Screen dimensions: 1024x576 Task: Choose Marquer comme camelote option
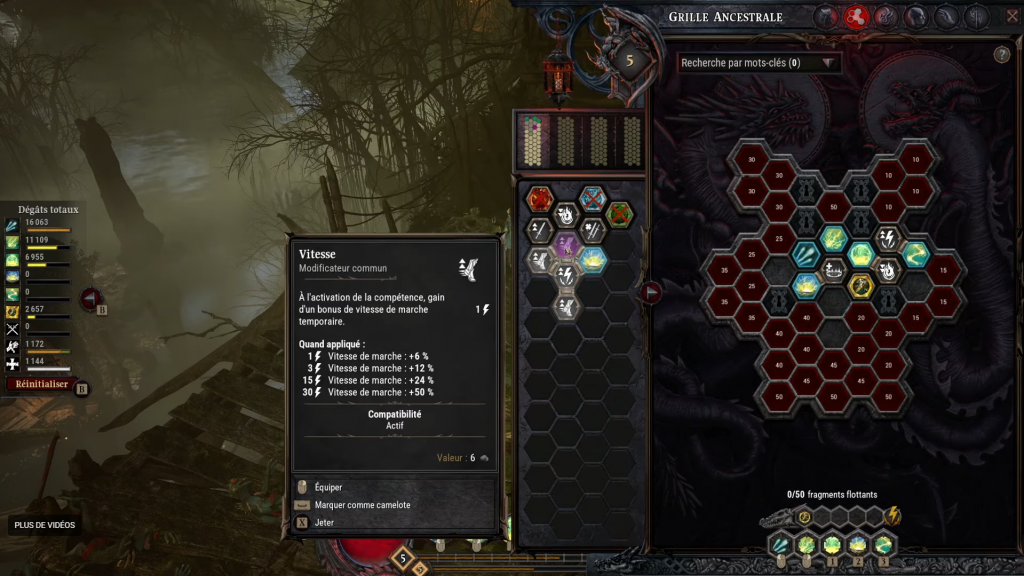362,505
